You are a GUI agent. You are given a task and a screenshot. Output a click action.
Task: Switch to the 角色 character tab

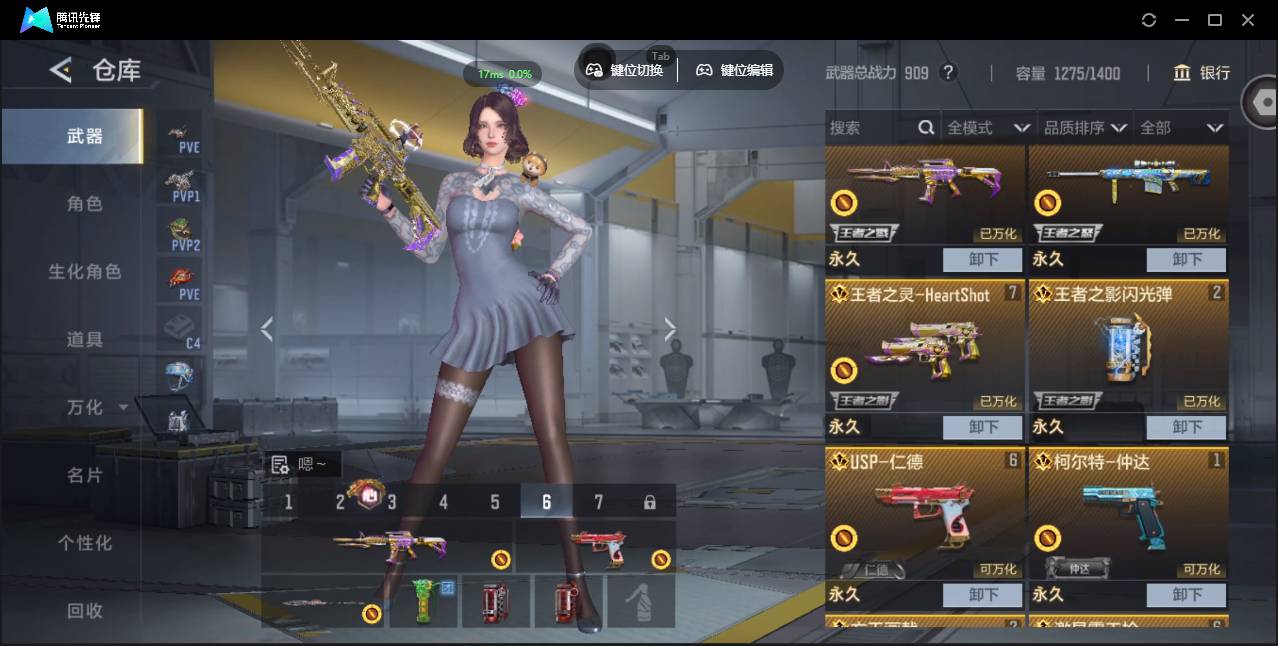[x=85, y=204]
